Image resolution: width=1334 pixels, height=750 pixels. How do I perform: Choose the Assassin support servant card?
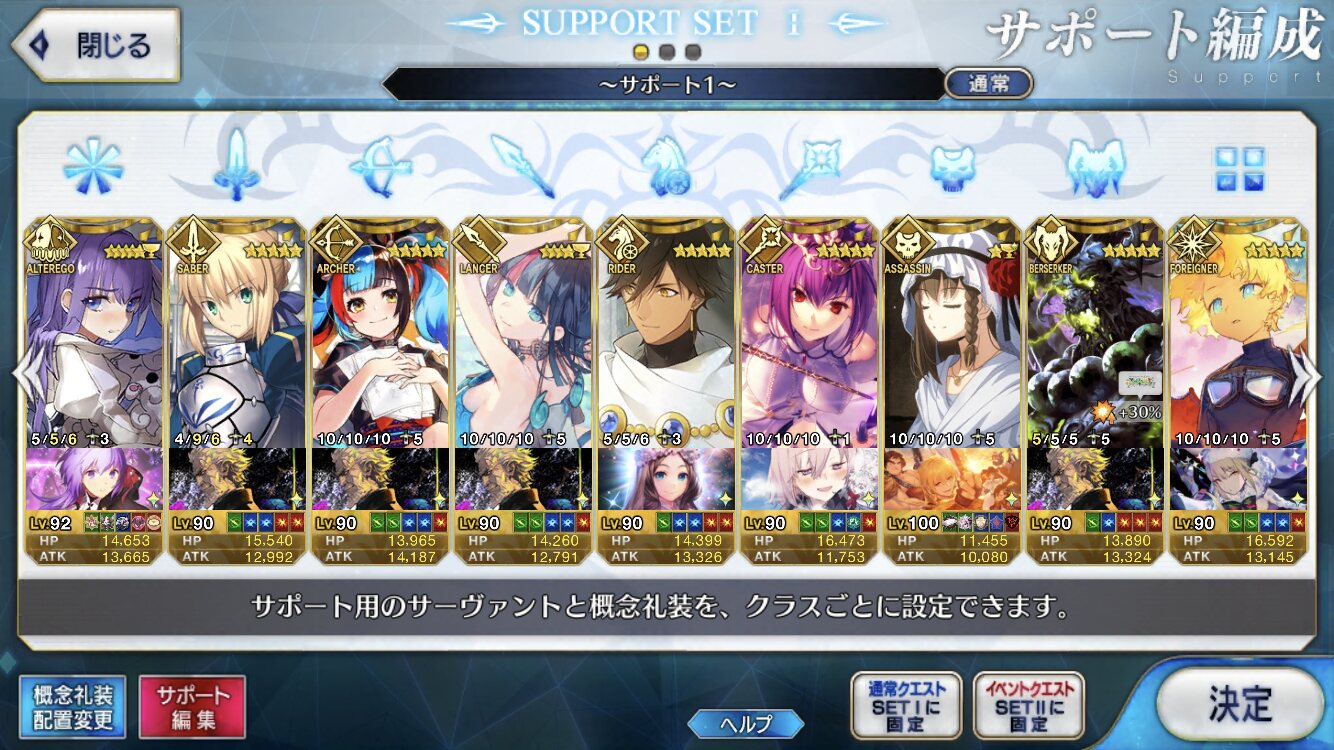tap(951, 340)
